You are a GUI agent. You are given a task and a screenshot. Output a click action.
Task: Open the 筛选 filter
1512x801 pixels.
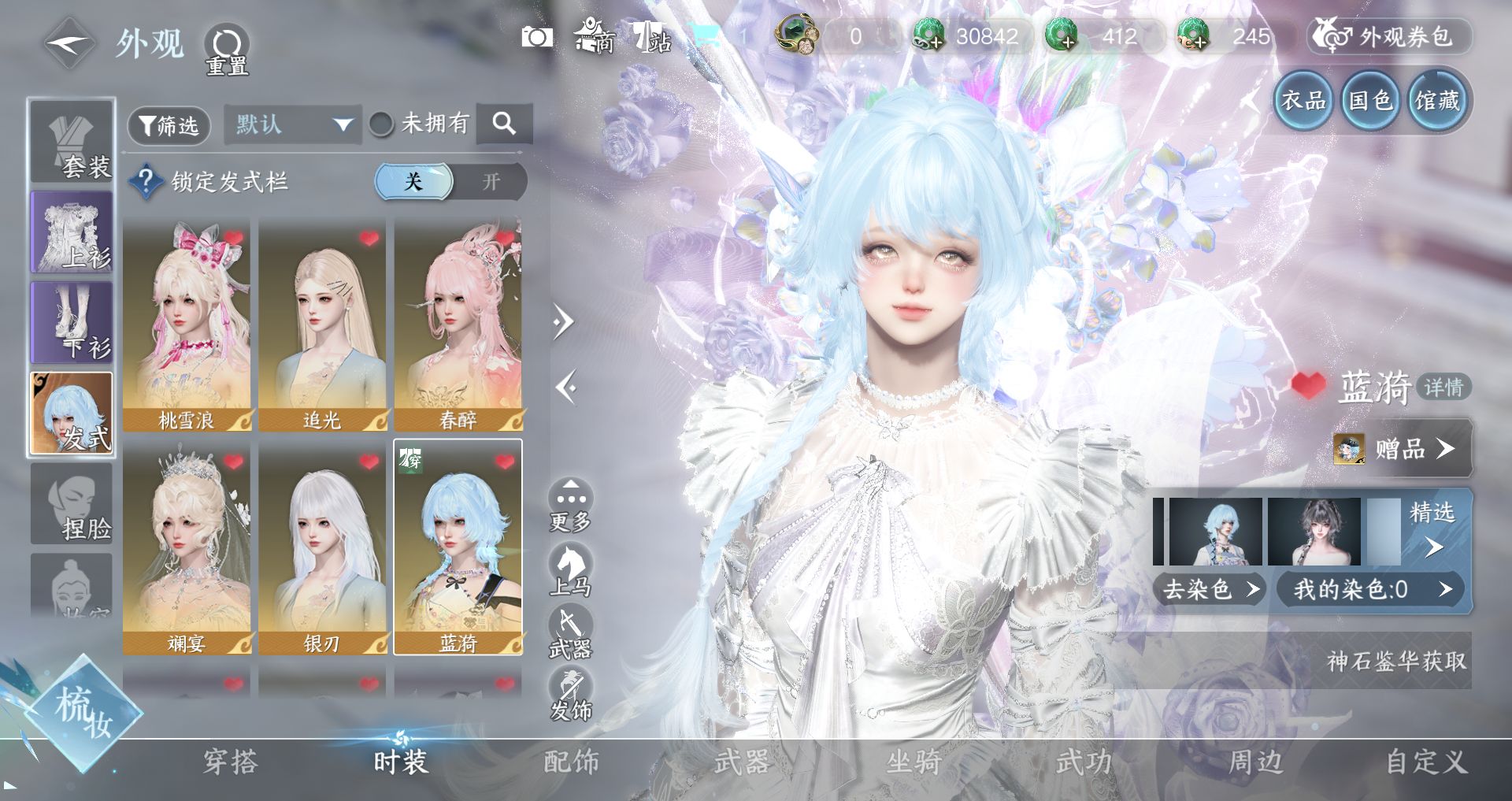pyautogui.click(x=169, y=125)
